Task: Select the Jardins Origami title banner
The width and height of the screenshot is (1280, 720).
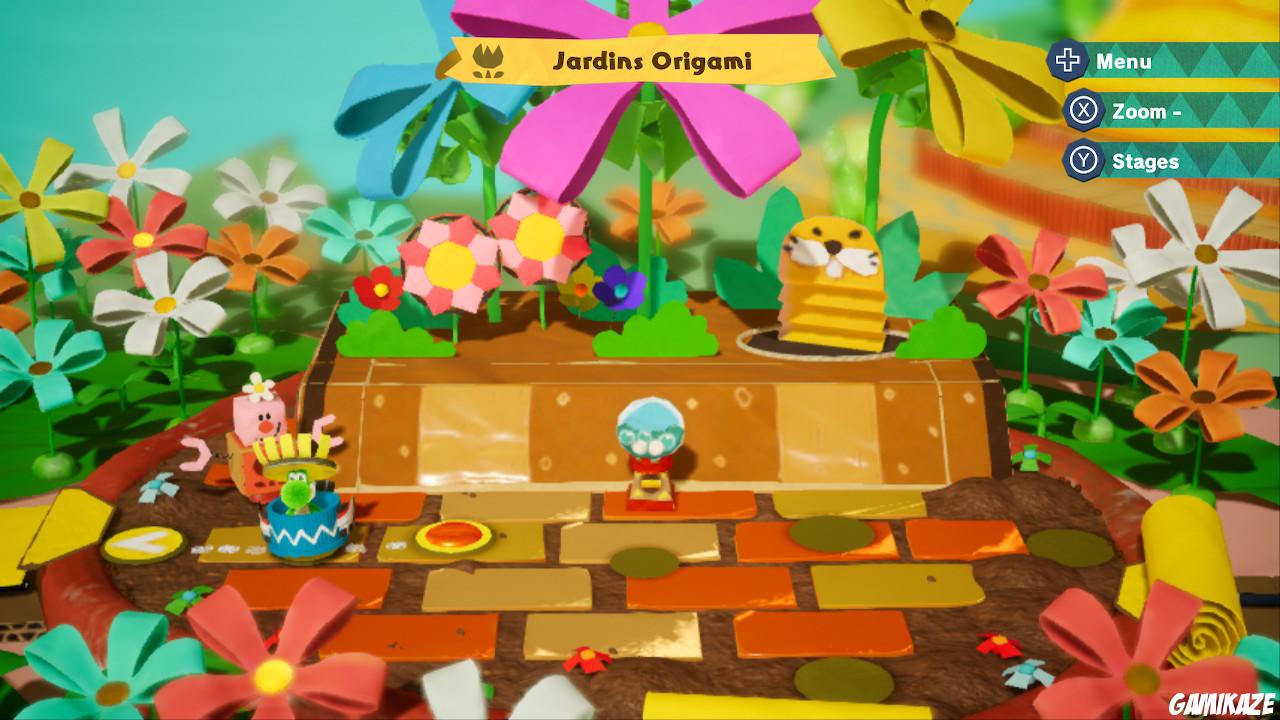Action: (651, 58)
